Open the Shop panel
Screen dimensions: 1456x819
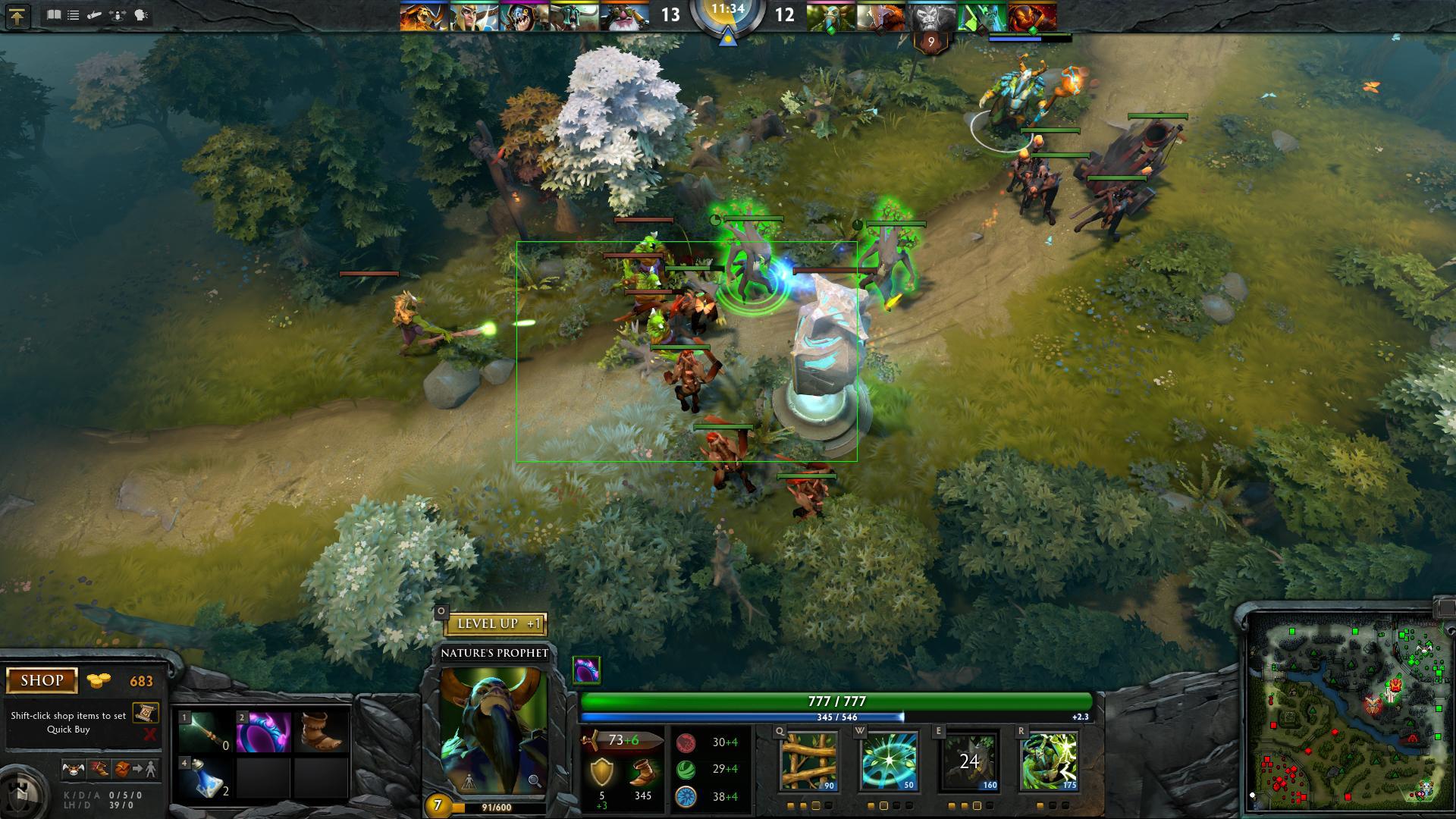coord(42,680)
